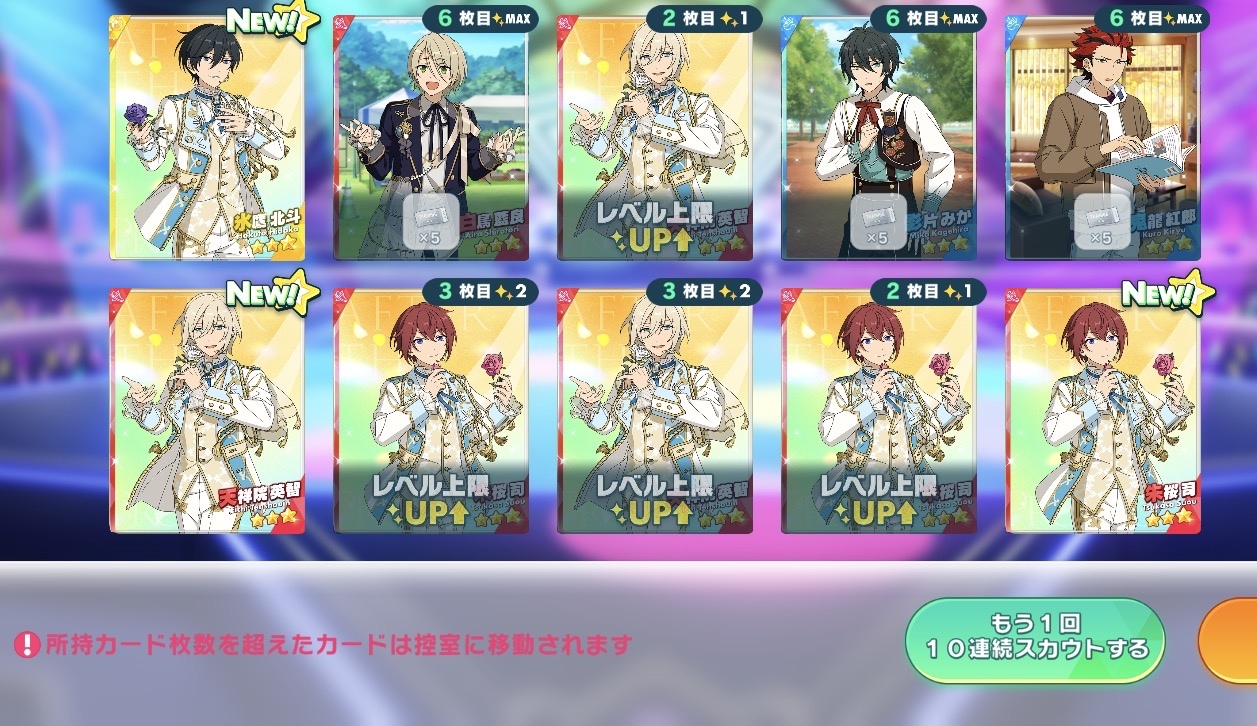1257x726 pixels.
Task: Choose the Eichi card marked 3枚目
Action: pos(654,412)
